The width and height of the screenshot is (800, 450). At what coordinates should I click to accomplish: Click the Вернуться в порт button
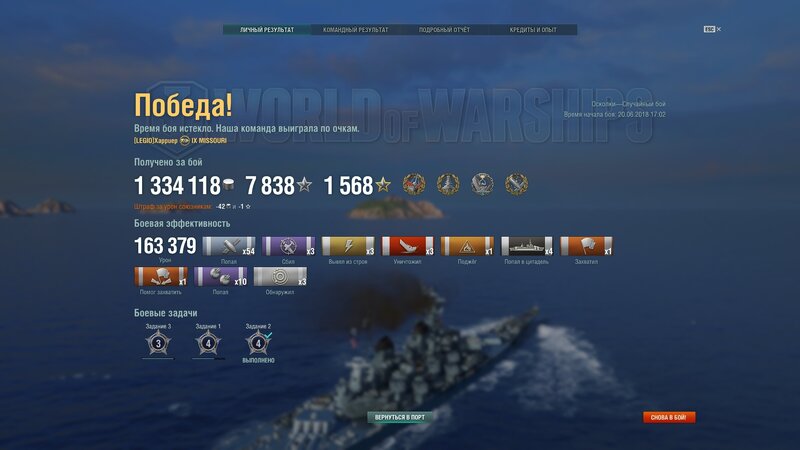click(400, 416)
